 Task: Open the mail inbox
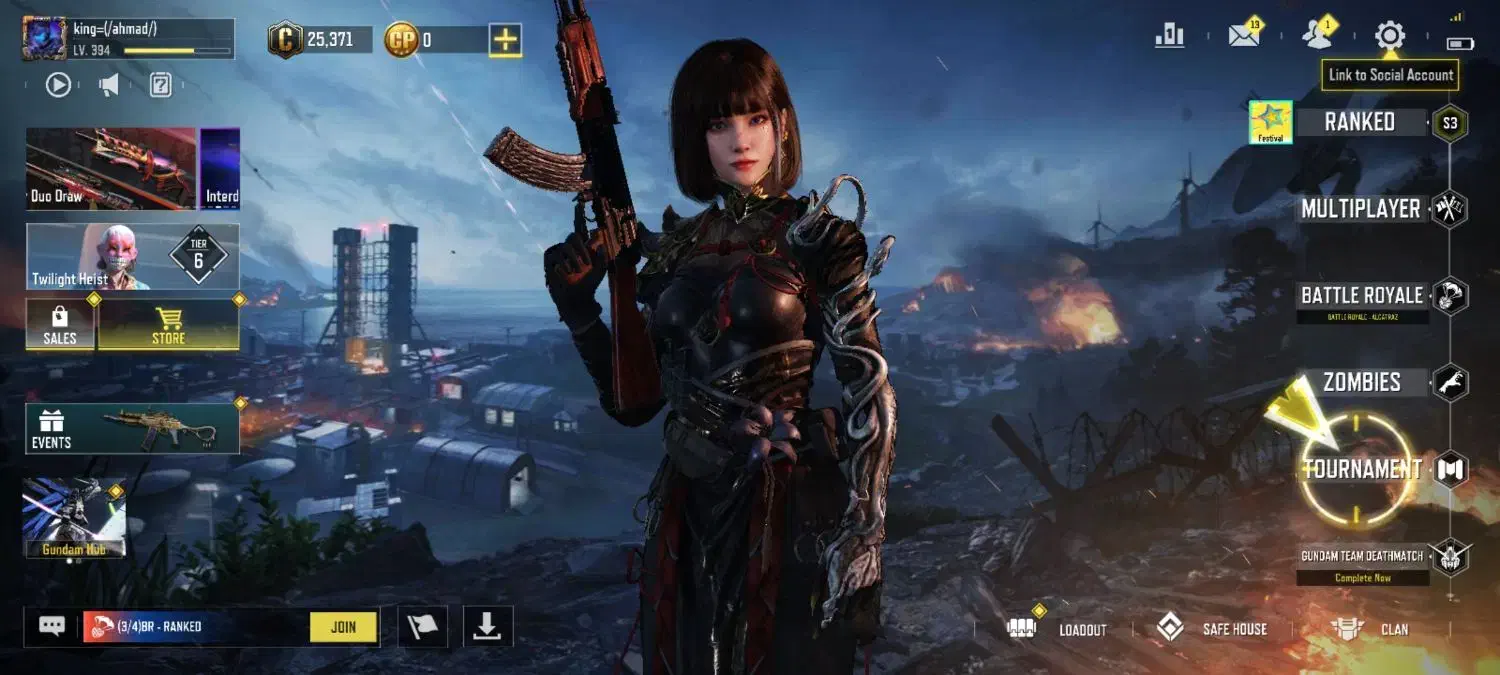1244,36
